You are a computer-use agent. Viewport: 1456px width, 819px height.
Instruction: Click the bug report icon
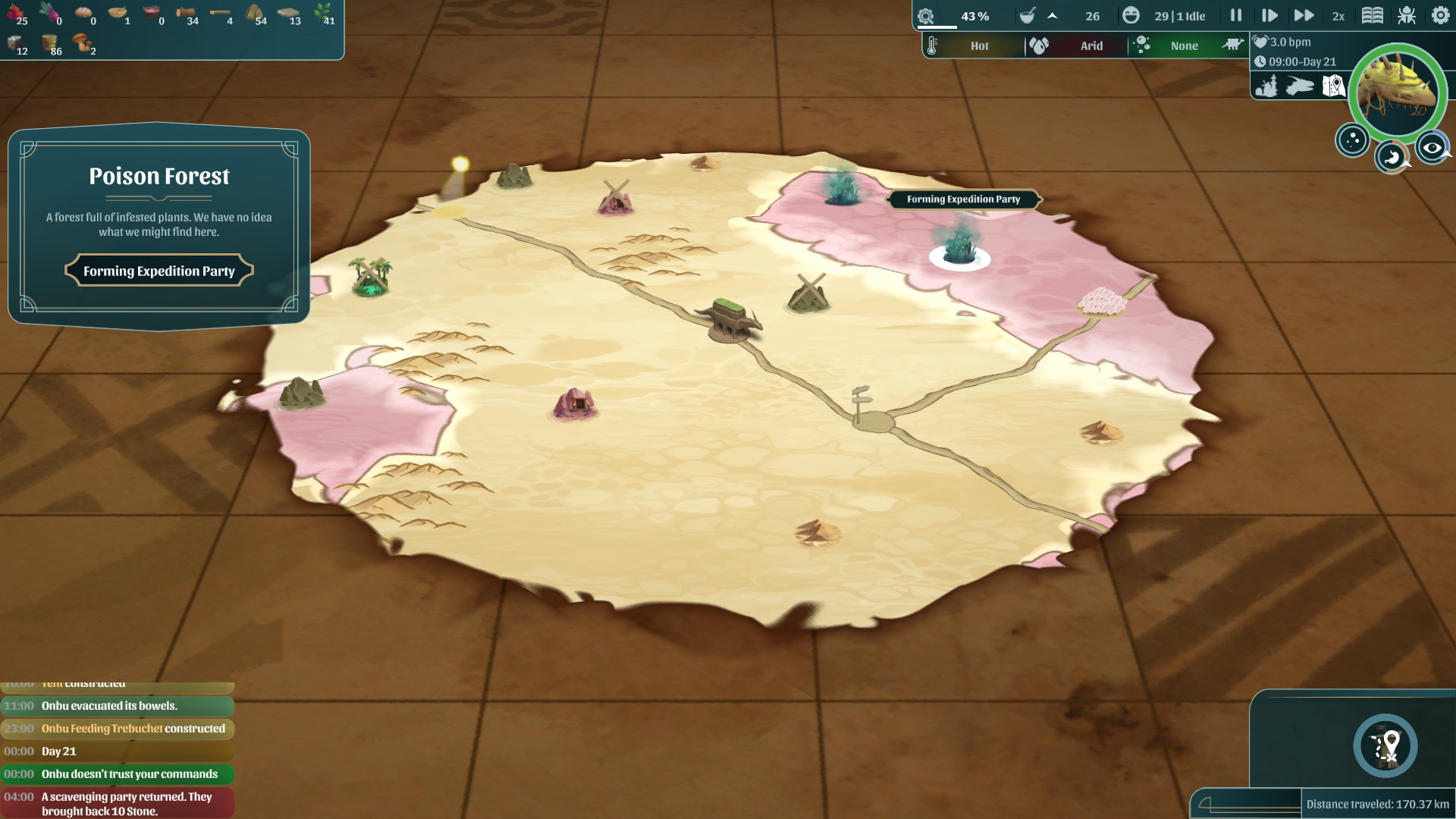[x=1407, y=15]
